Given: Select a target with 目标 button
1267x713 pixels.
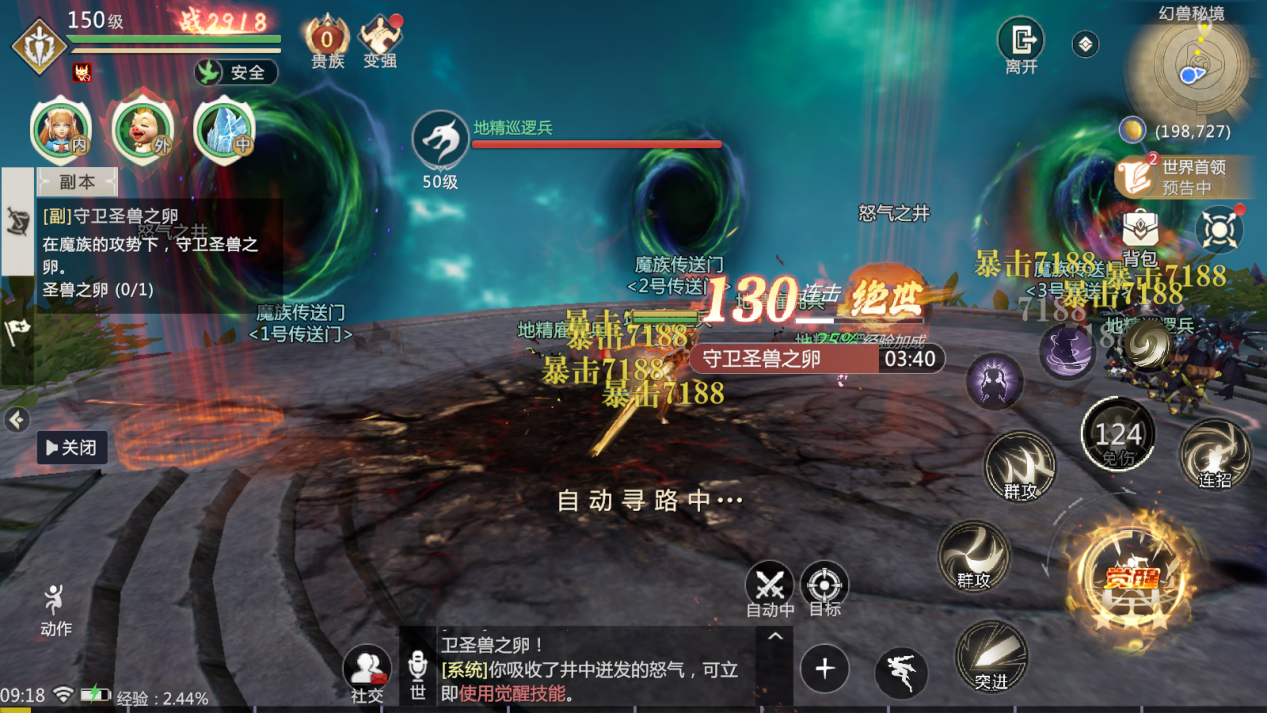Looking at the screenshot, I should pyautogui.click(x=824, y=587).
